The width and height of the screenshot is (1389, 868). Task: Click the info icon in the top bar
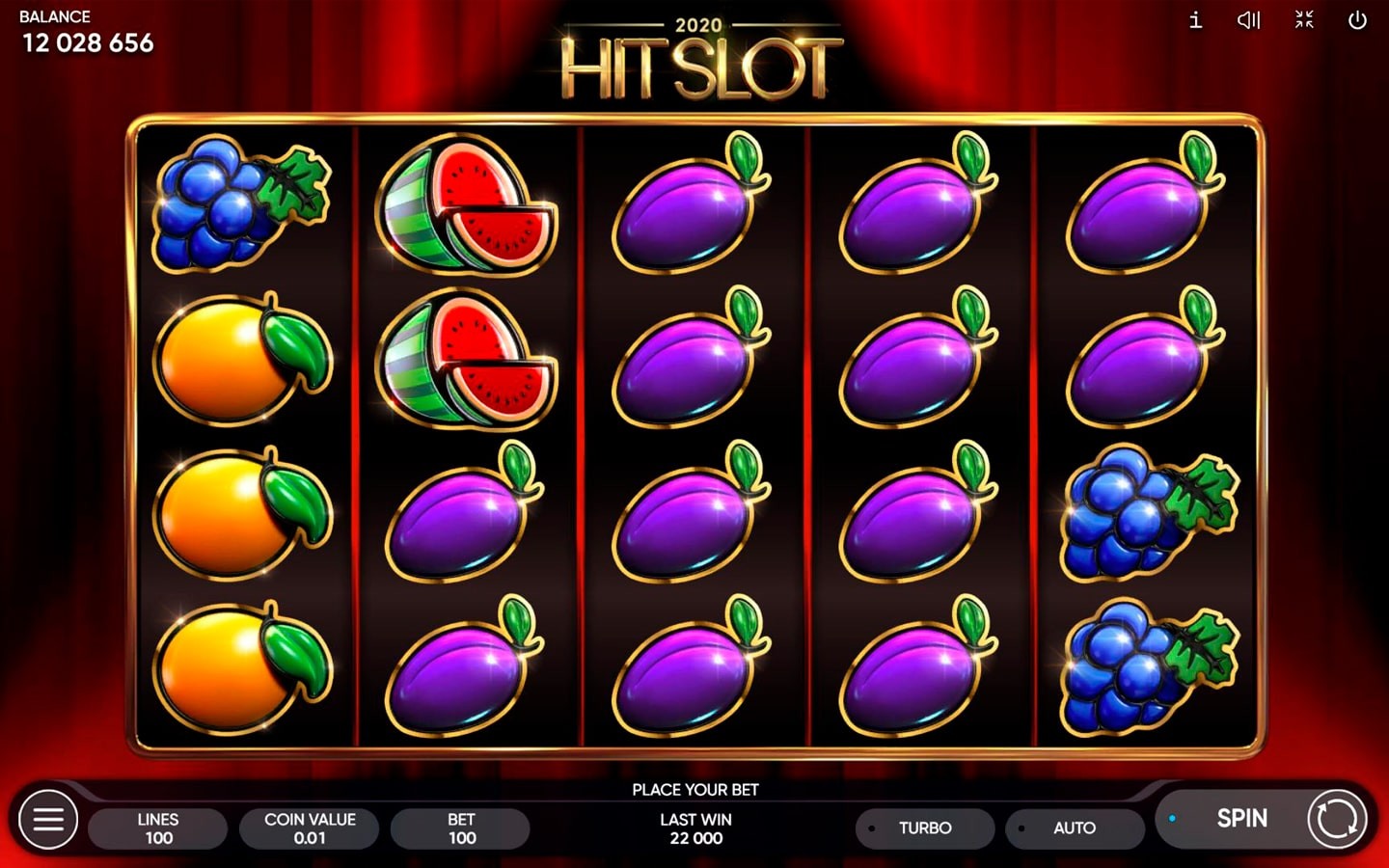pos(1194,20)
